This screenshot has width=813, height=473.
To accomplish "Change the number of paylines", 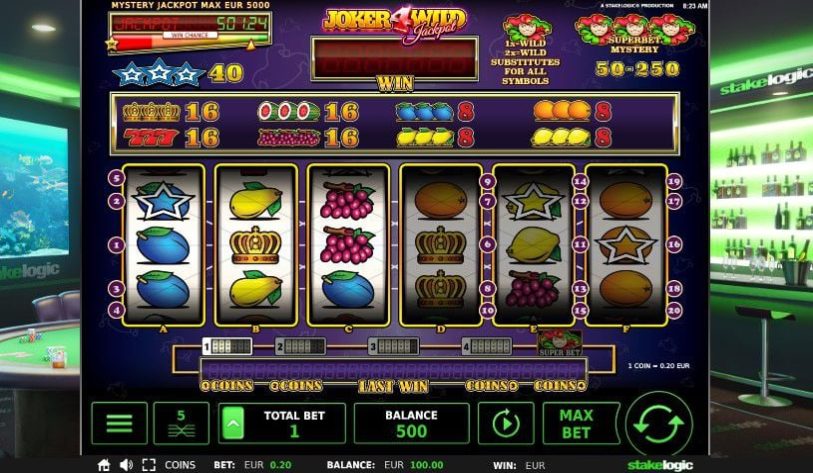I will pos(181,423).
